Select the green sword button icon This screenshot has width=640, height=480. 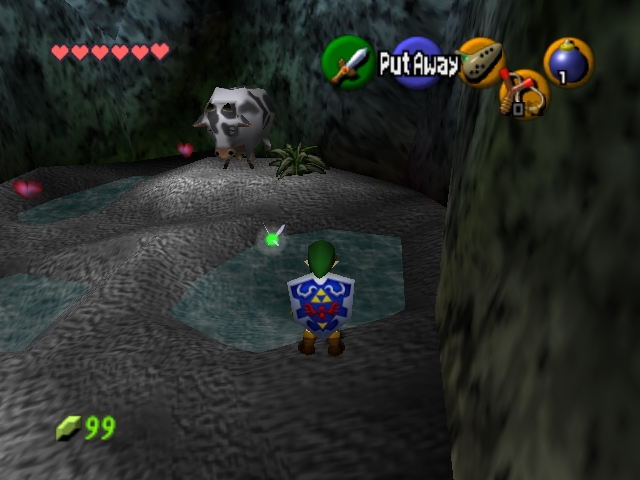[x=347, y=62]
